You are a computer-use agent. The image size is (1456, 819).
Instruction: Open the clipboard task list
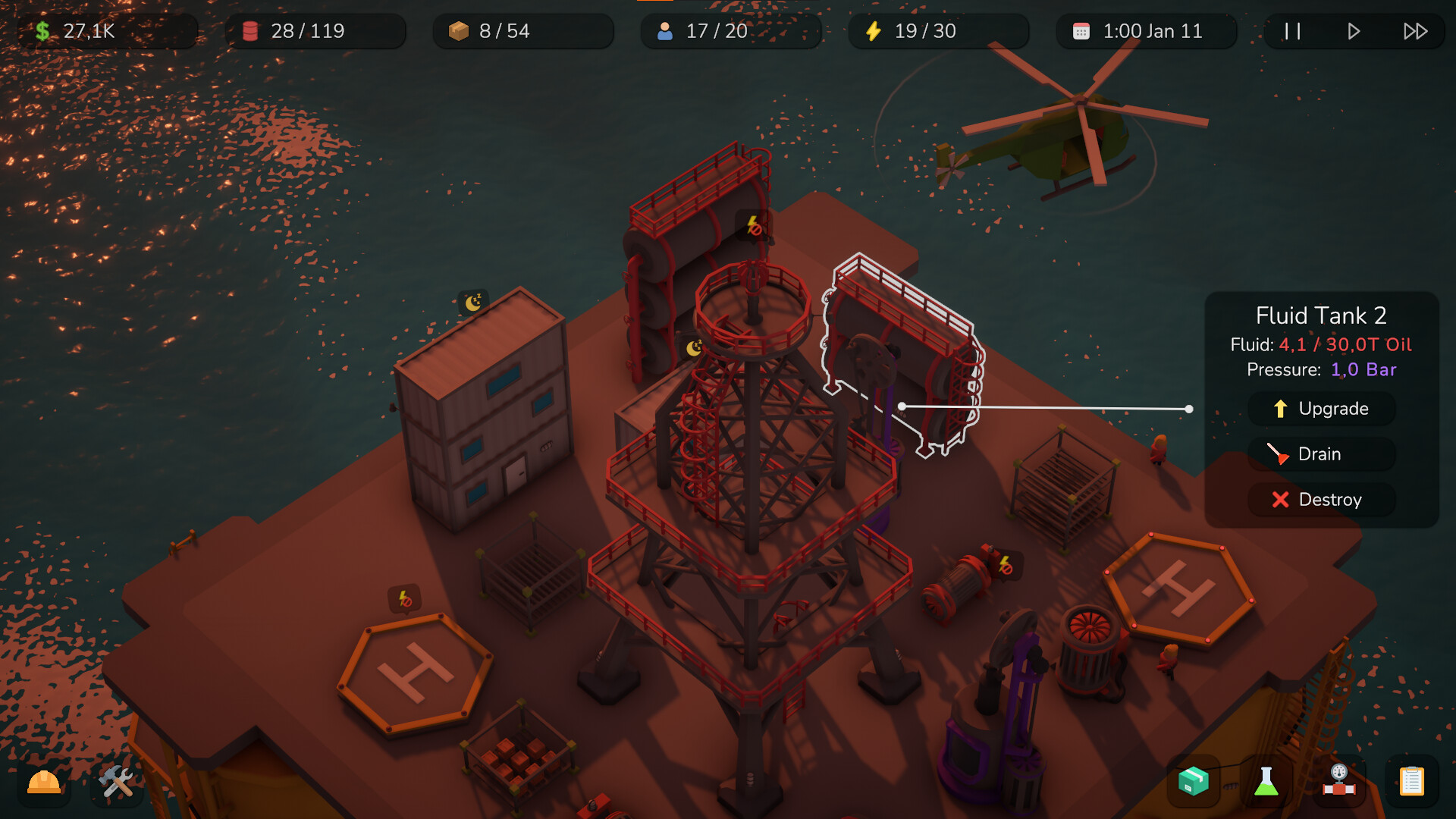[x=1411, y=782]
